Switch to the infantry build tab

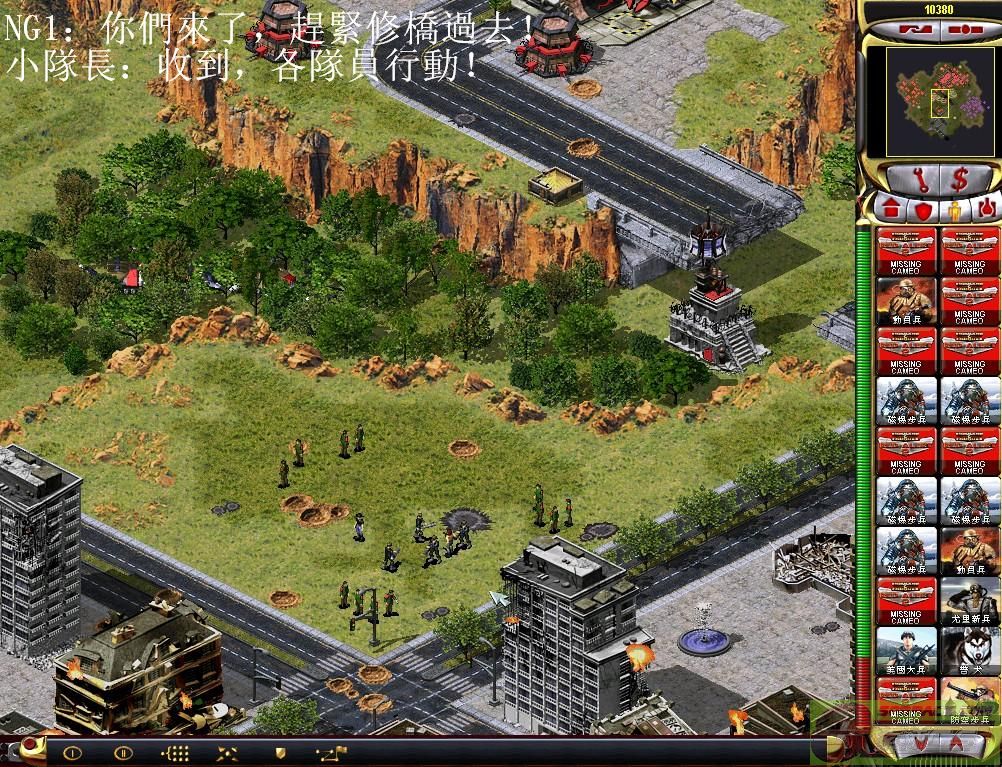pos(954,210)
